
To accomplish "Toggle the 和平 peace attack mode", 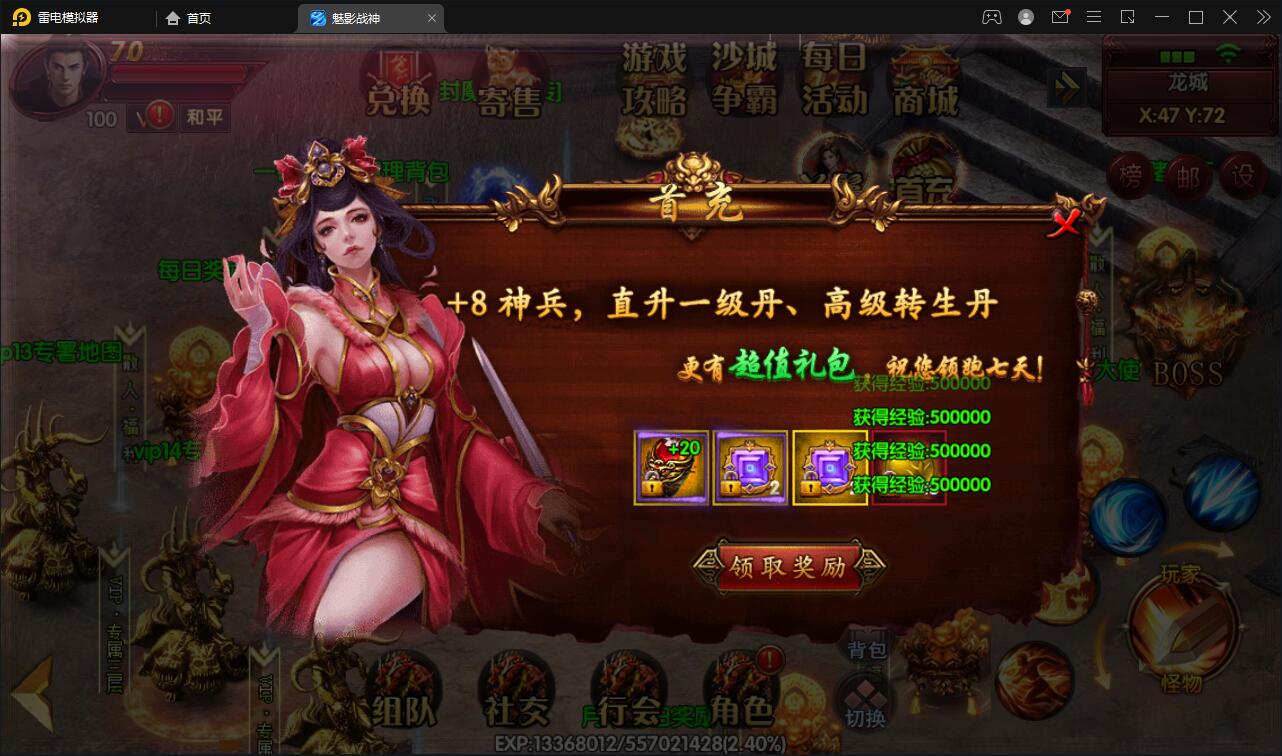I will click(x=203, y=117).
